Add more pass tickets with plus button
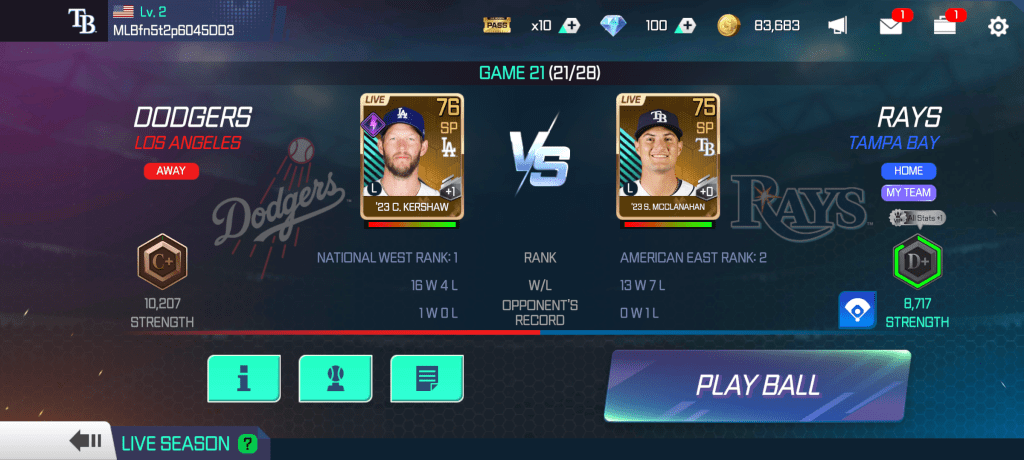 pos(569,26)
